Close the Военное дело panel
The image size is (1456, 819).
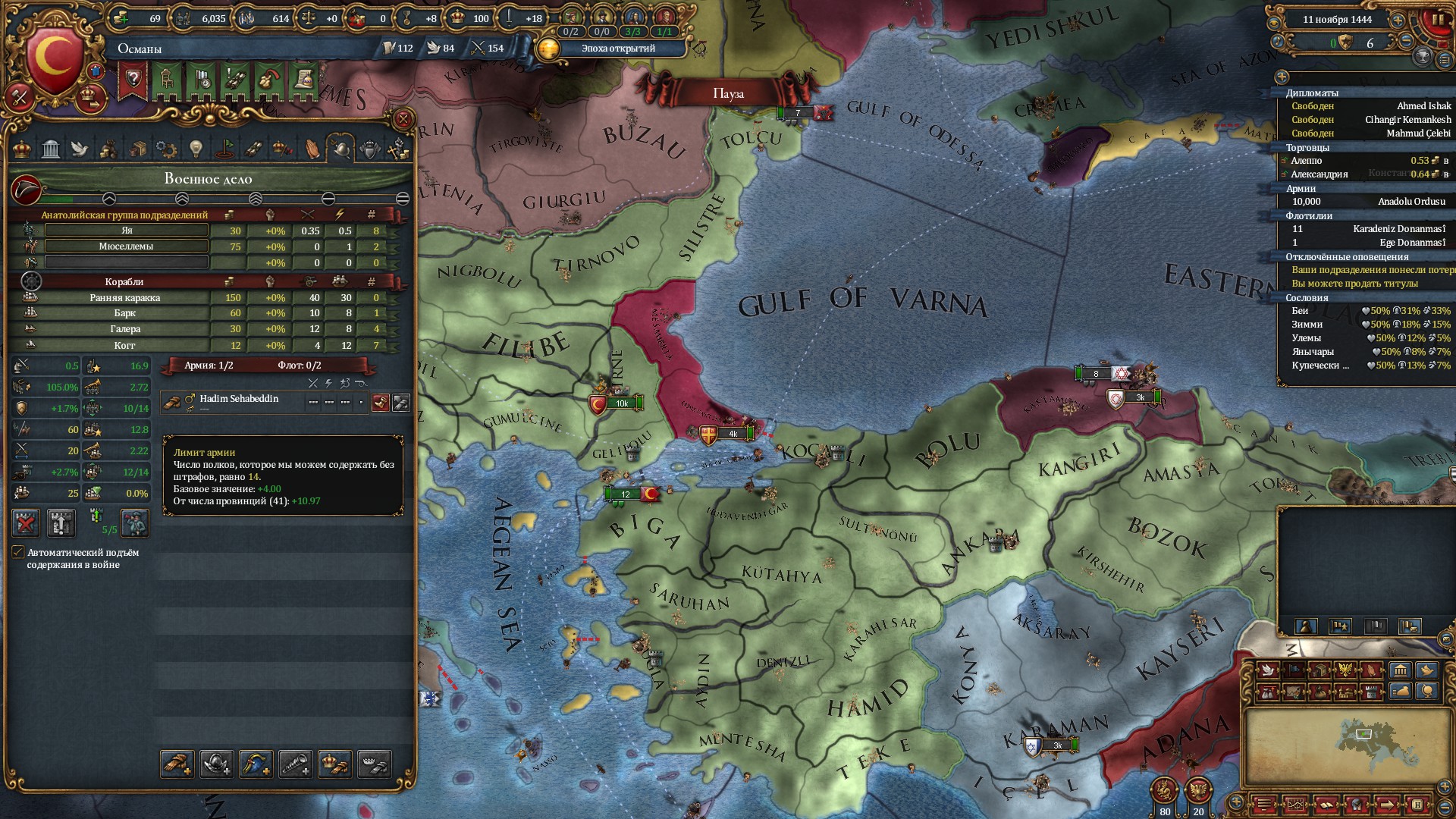click(x=403, y=119)
